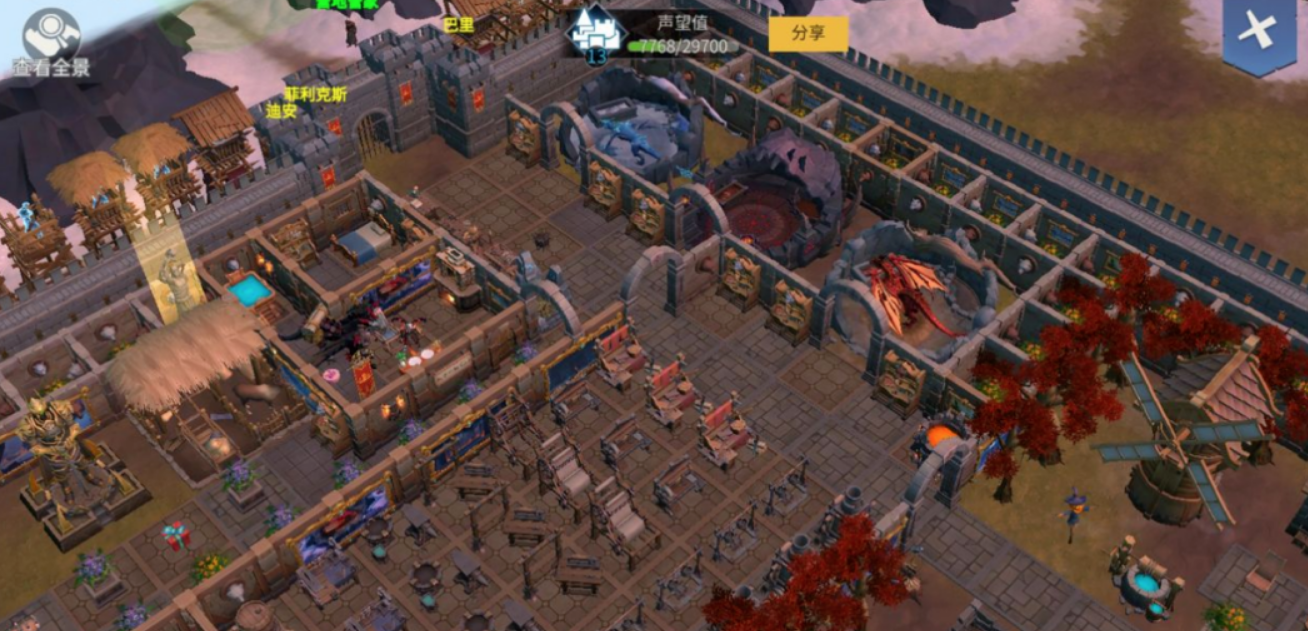This screenshot has height=631, width=1308.
Task: Open the 查看全景 panorama view
Action: click(x=51, y=41)
